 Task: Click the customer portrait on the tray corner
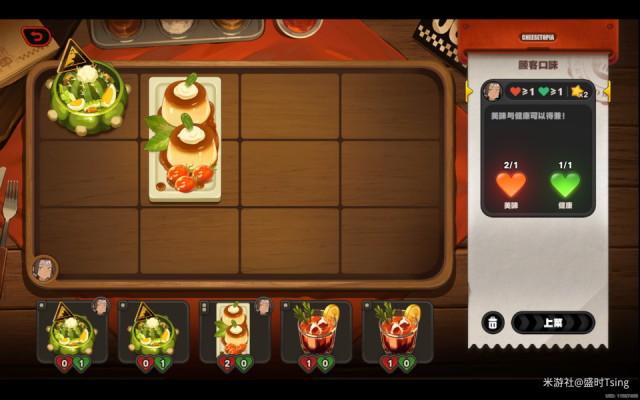tap(44, 268)
